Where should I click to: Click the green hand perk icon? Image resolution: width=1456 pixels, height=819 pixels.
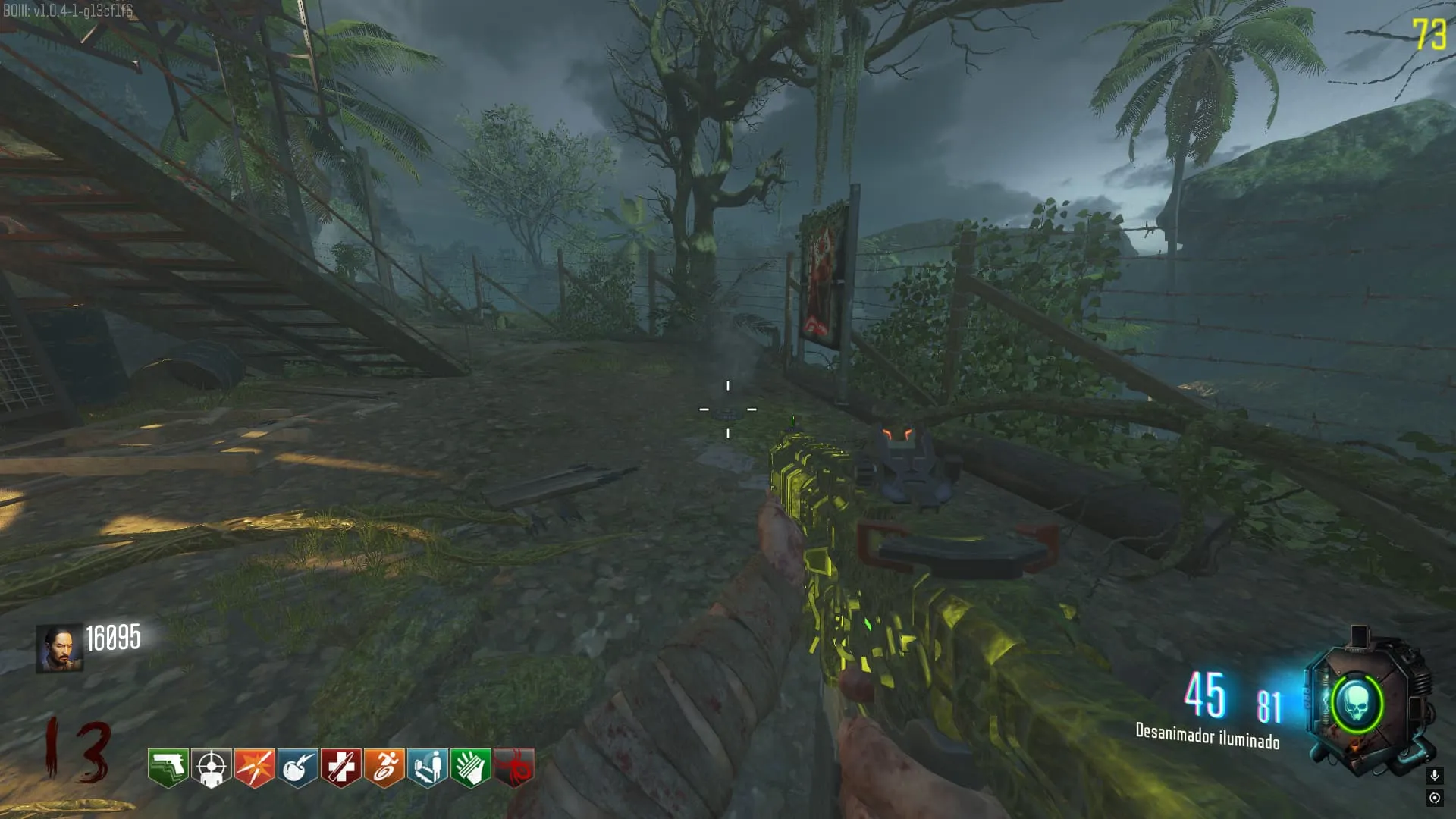470,767
